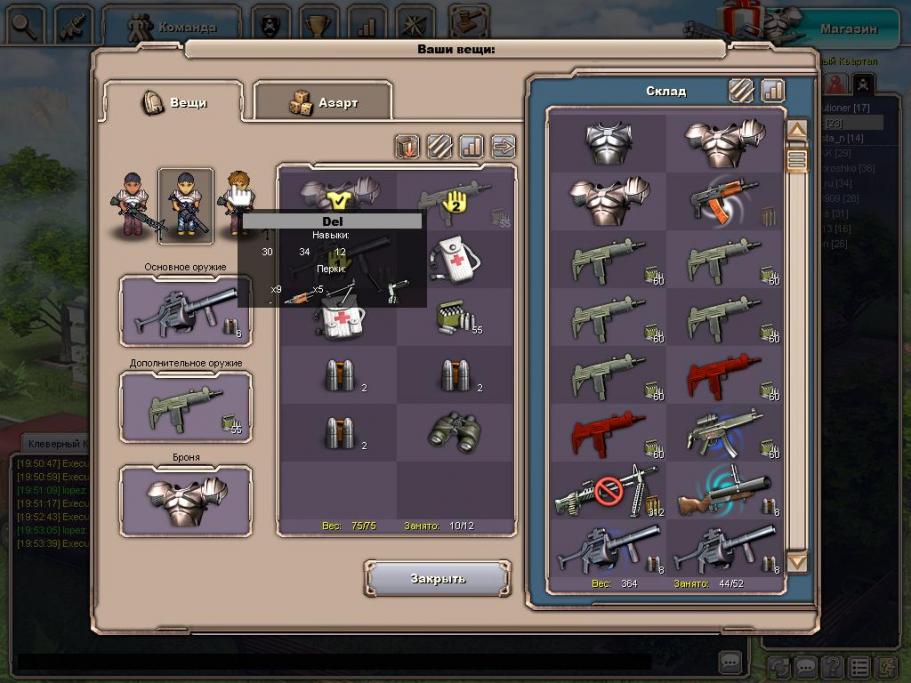The height and width of the screenshot is (683, 911).
Task: Click the equipped armor slot
Action: click(185, 500)
